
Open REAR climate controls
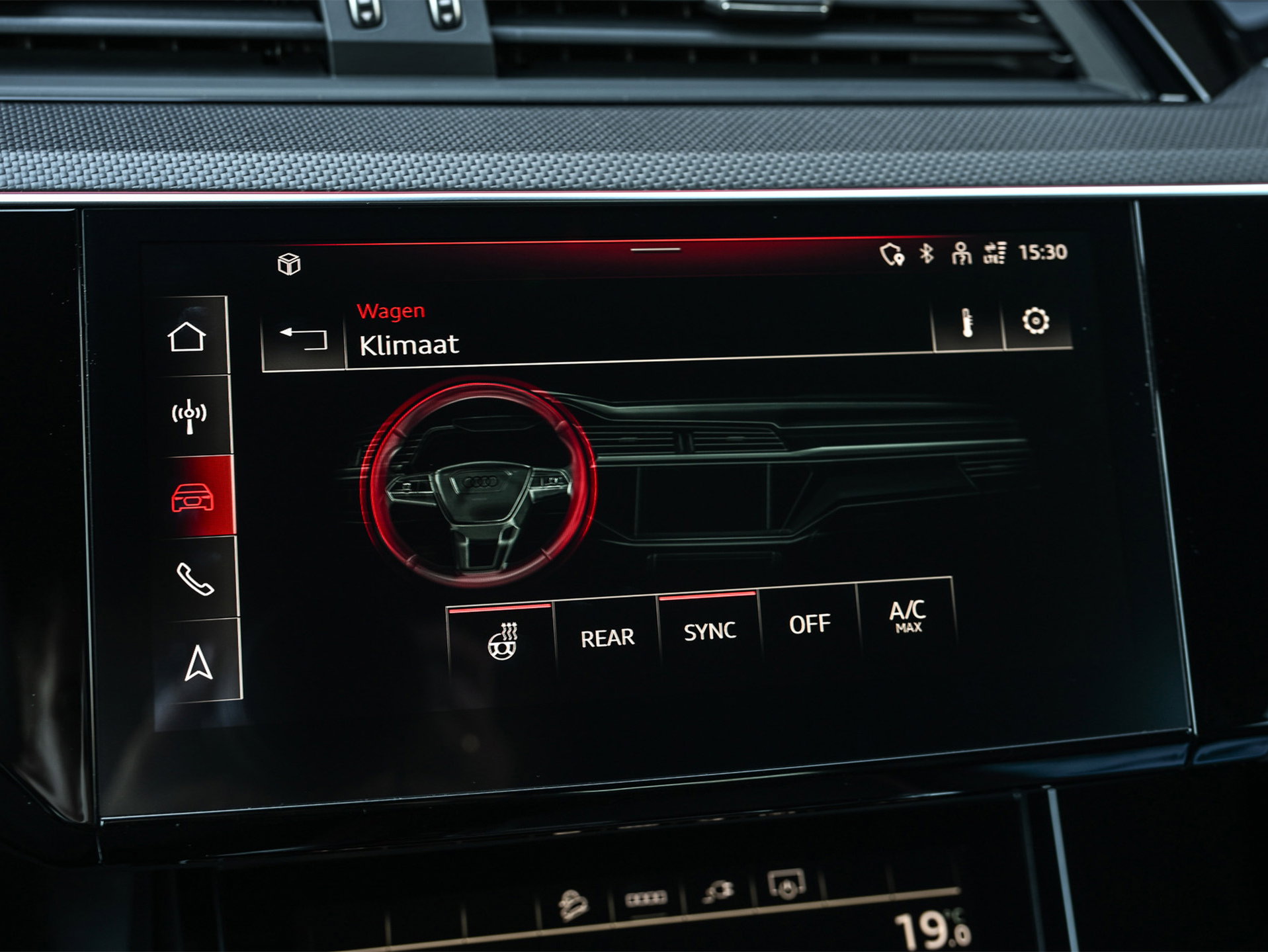608,636
